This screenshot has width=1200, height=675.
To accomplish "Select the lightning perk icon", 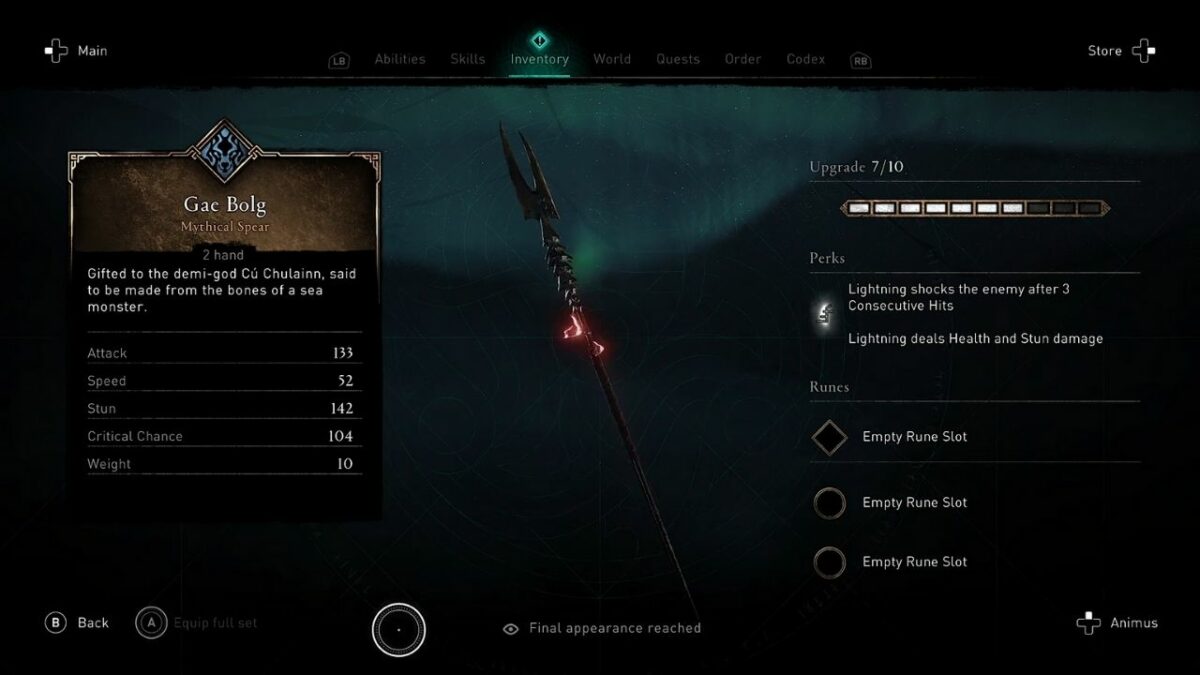I will tap(826, 314).
